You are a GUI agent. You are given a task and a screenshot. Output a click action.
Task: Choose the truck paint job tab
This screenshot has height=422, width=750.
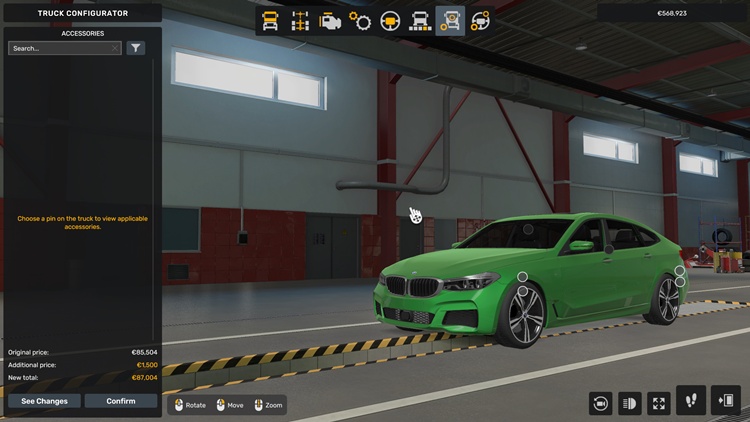(421, 21)
